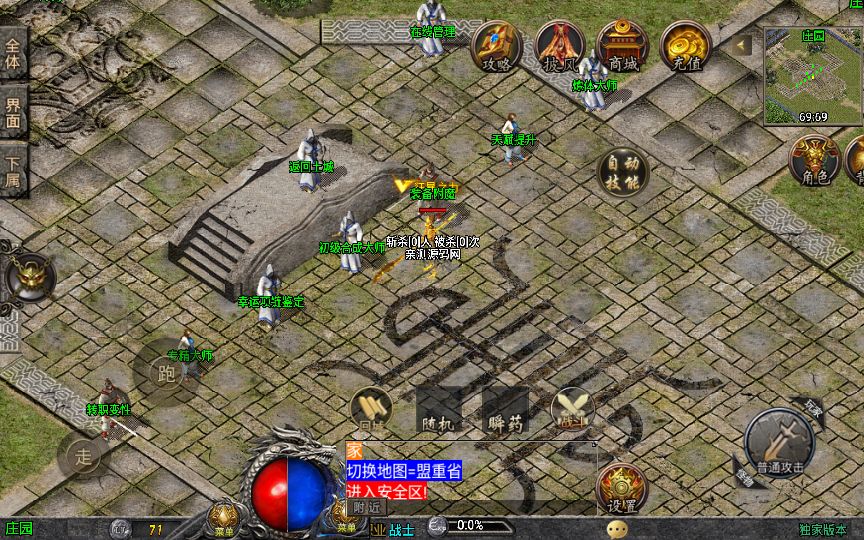This screenshot has width=864, height=540.
Task: Use the 回城 return scroll skill
Action: (371, 410)
